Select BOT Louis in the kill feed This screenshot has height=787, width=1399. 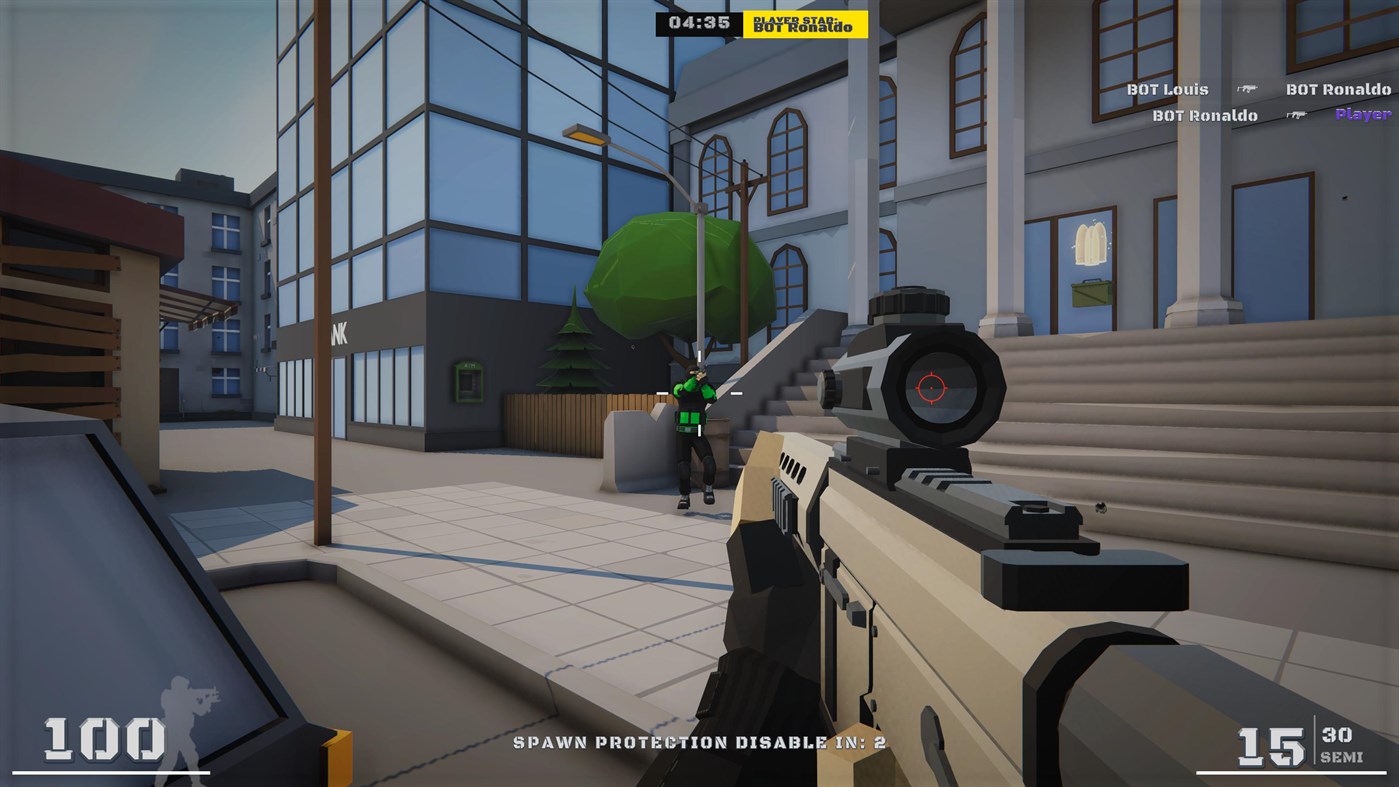(x=1167, y=89)
